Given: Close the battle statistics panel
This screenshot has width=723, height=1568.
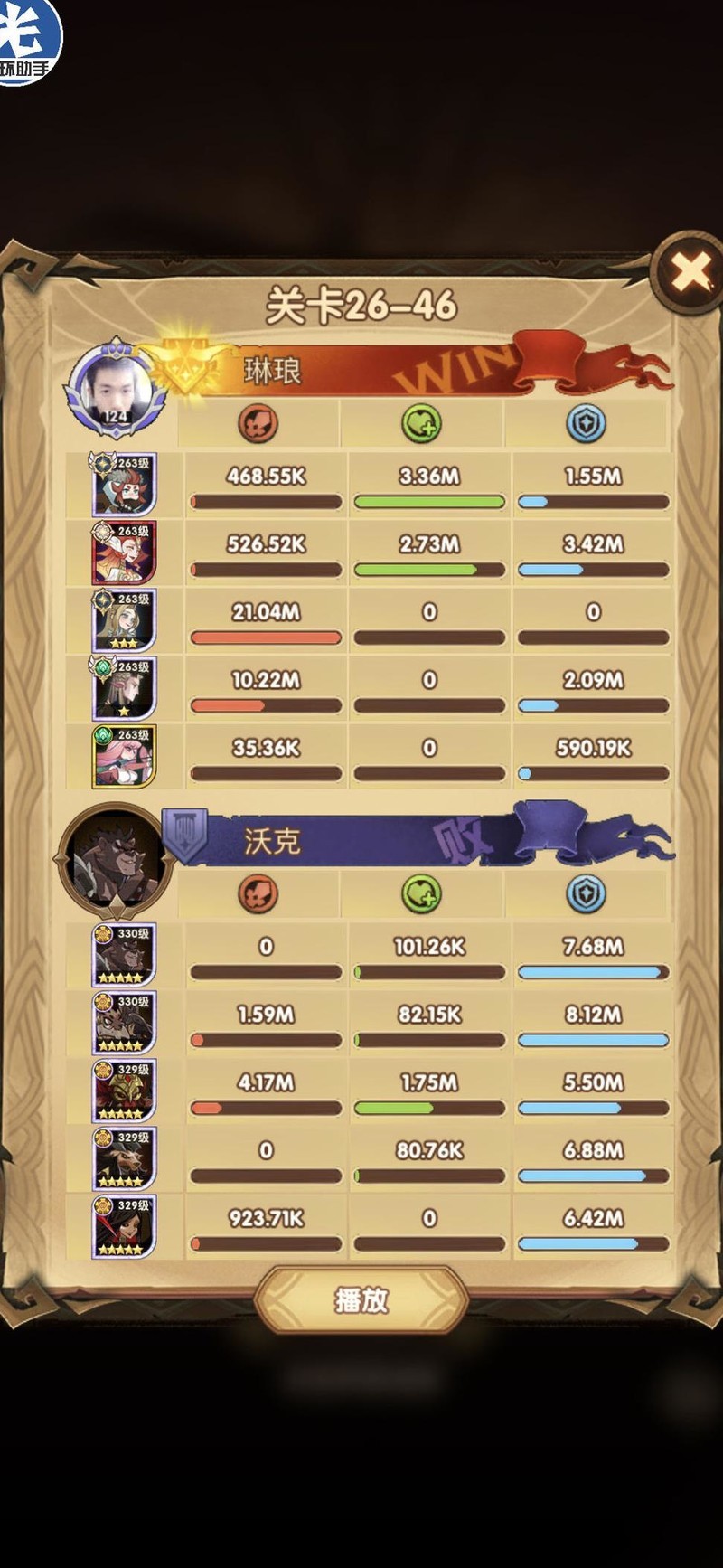Looking at the screenshot, I should point(691,271).
